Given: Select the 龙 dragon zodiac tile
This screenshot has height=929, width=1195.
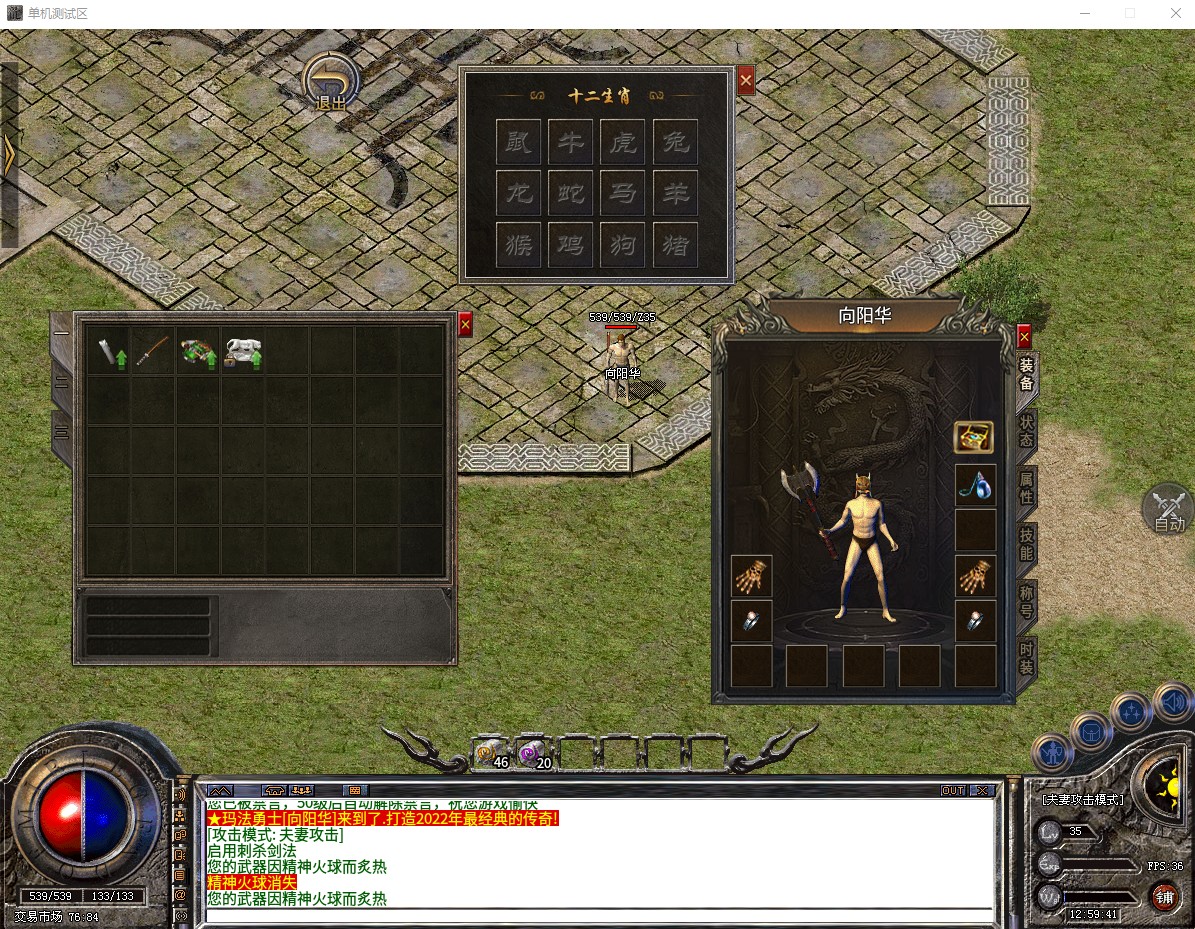Looking at the screenshot, I should click(x=520, y=192).
